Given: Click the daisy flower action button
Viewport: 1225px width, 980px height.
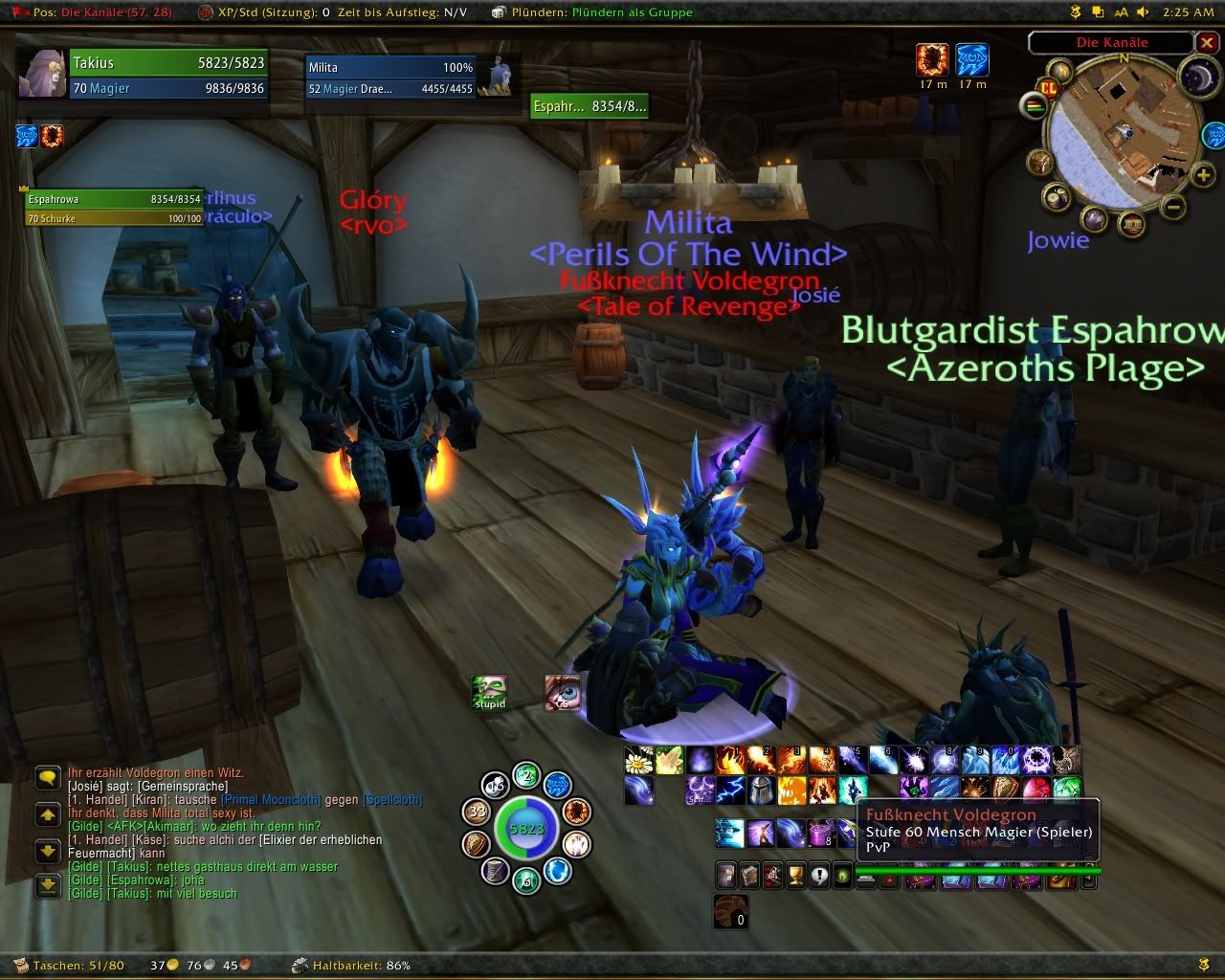Looking at the screenshot, I should coord(638,760).
